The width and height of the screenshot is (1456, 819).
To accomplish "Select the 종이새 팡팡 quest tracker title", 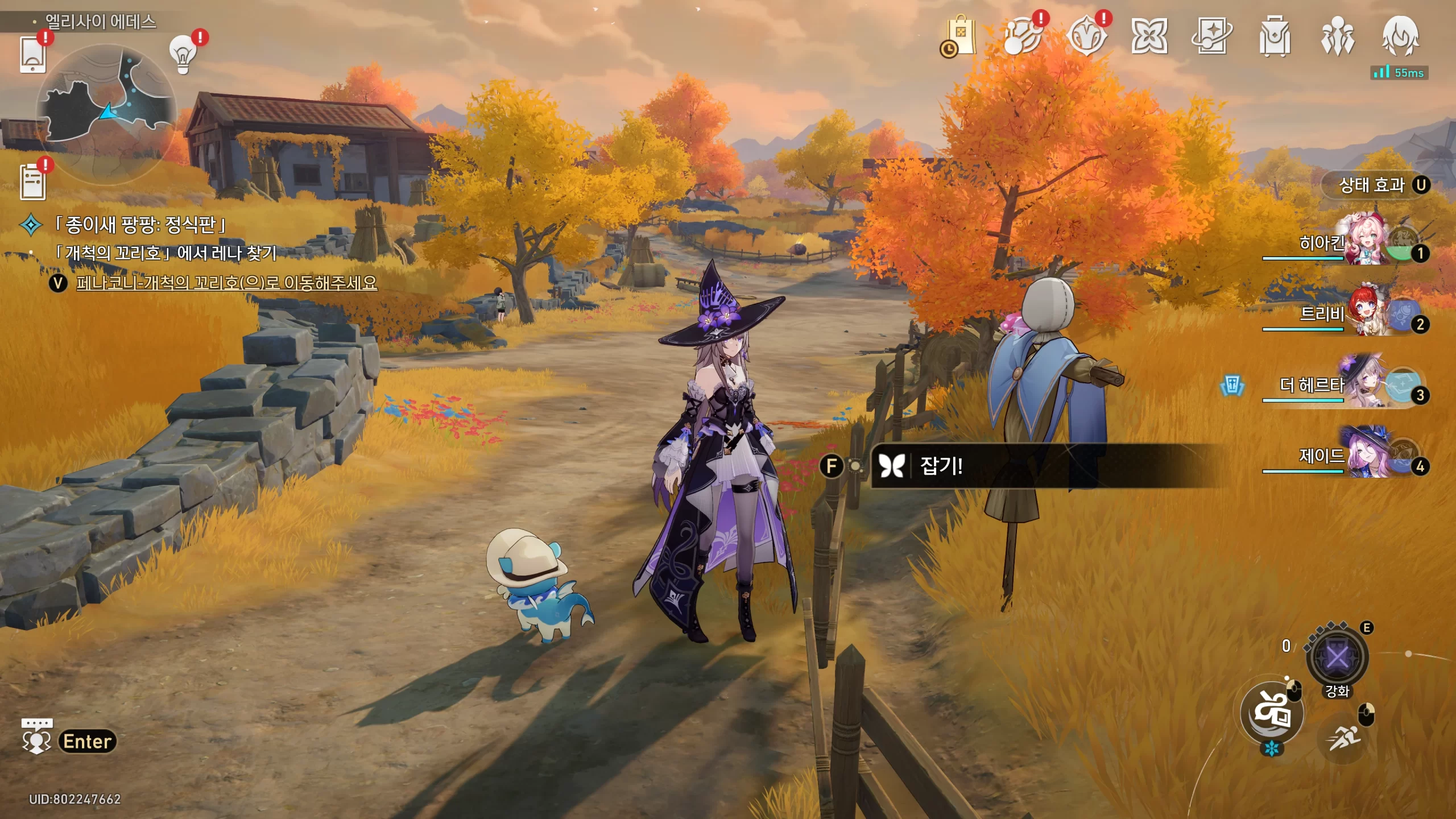I will point(140,225).
